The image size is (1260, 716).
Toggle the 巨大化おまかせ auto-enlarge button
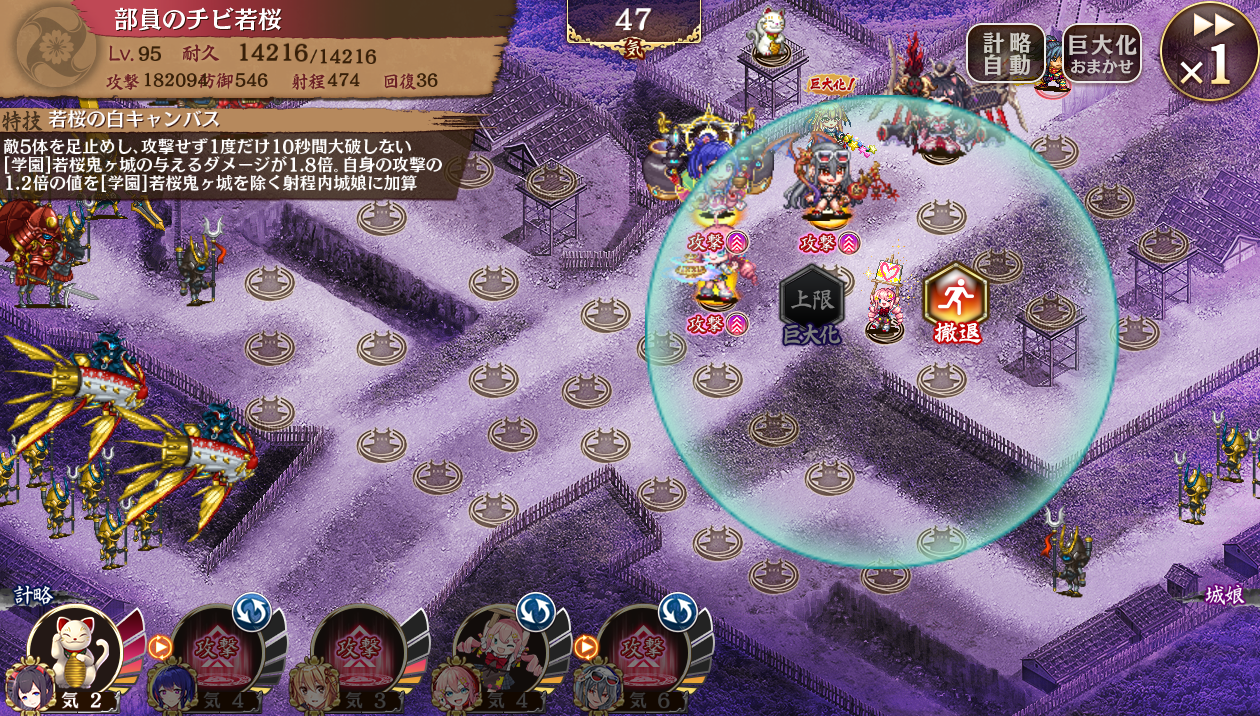(x=1101, y=53)
